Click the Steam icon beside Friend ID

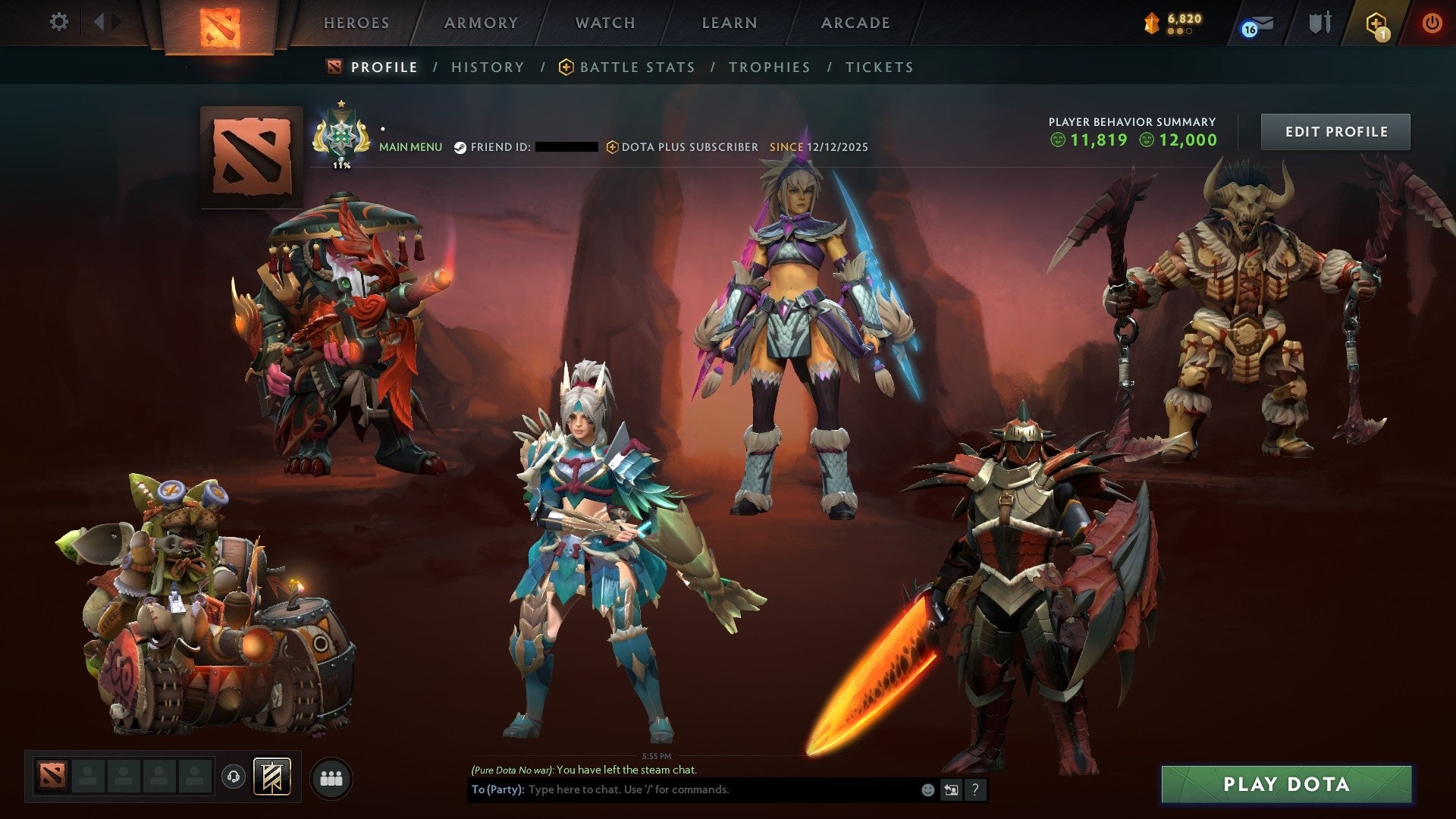pos(459,147)
